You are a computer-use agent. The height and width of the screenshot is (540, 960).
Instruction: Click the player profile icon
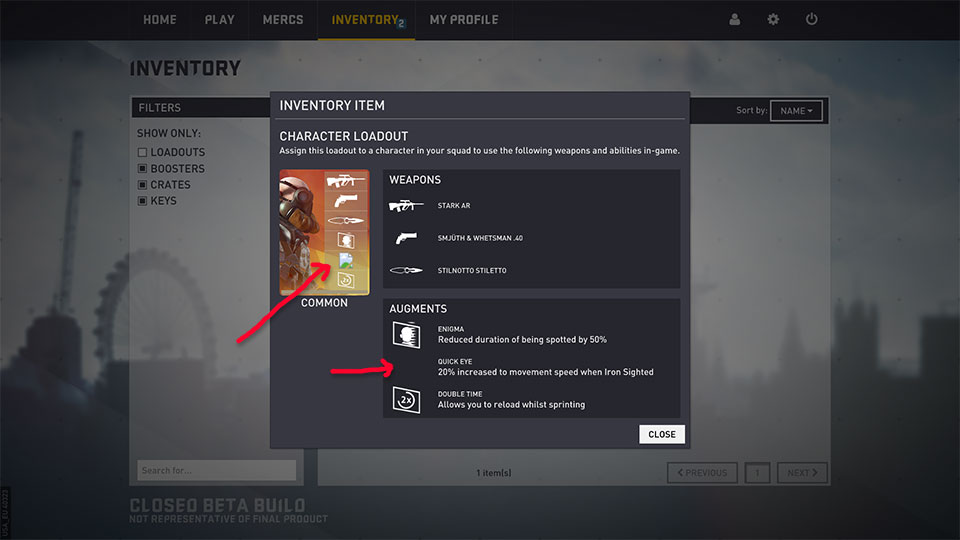(x=735, y=20)
